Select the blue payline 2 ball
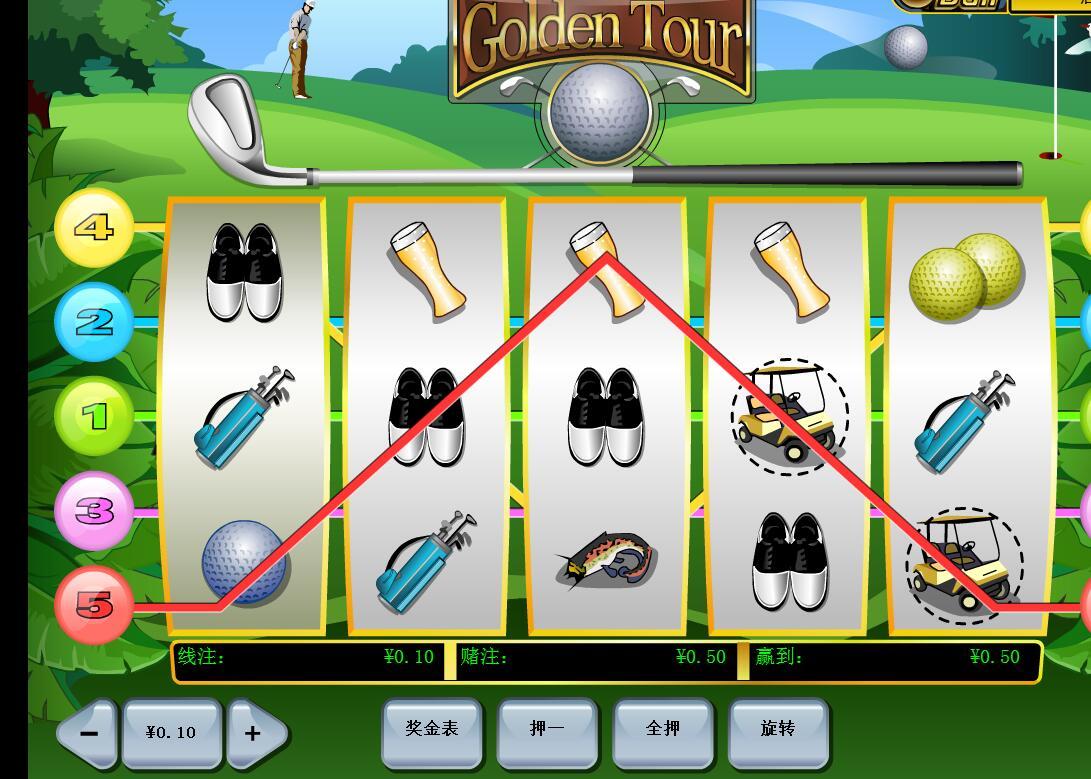Image resolution: width=1091 pixels, height=779 pixels. pos(94,322)
